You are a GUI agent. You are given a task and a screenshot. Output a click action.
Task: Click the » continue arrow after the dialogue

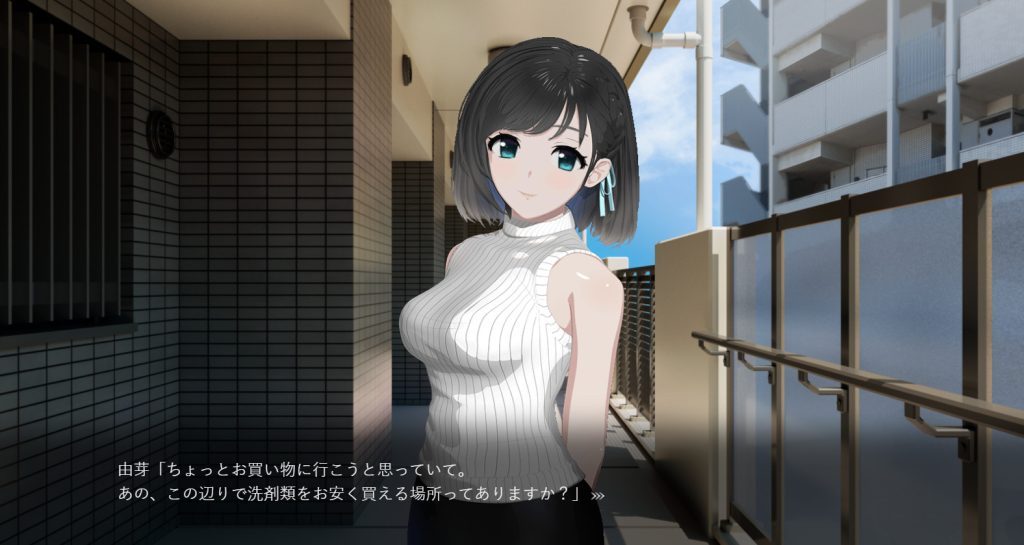pos(598,494)
